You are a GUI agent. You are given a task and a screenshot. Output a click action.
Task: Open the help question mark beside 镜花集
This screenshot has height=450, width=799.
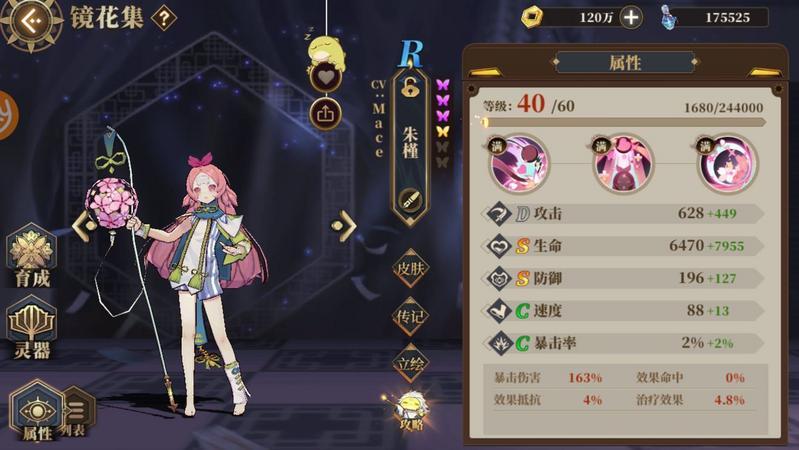[164, 18]
